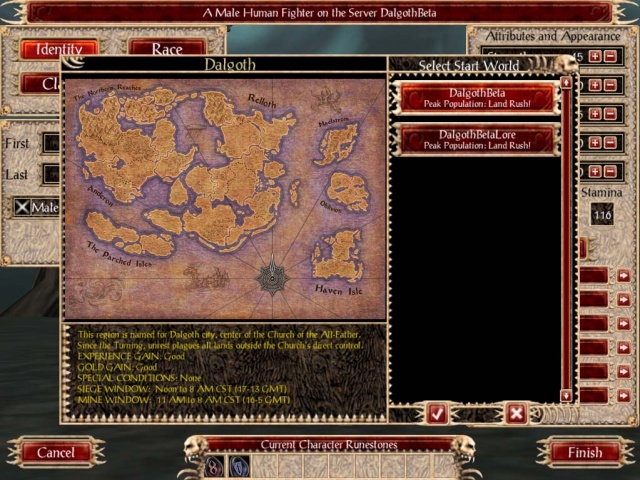Click the world list scrollbar down arrow

point(567,396)
